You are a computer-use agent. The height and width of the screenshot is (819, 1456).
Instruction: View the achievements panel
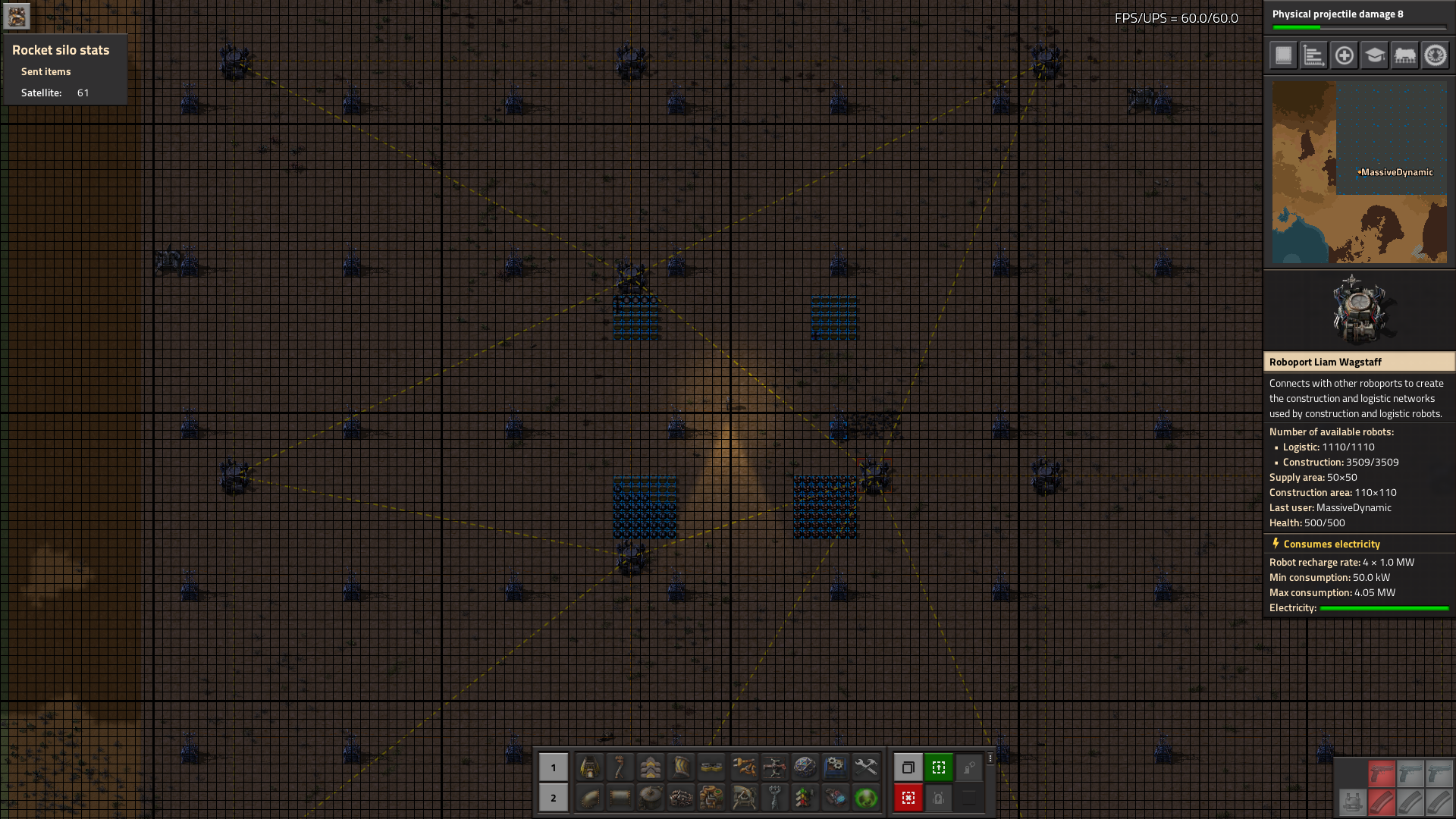click(1436, 55)
